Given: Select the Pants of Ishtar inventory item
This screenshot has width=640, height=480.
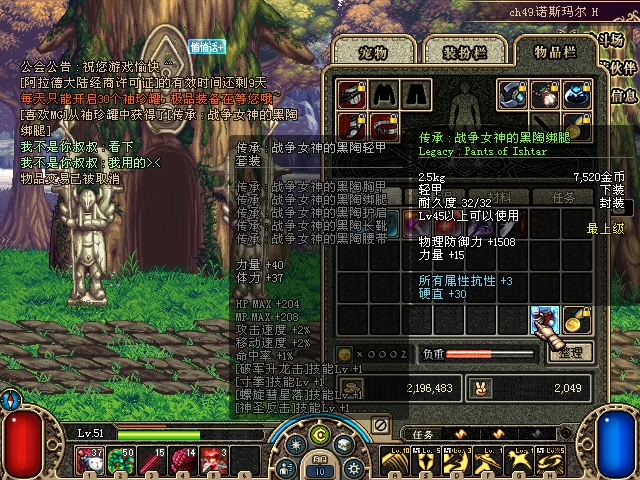Looking at the screenshot, I should point(544,320).
